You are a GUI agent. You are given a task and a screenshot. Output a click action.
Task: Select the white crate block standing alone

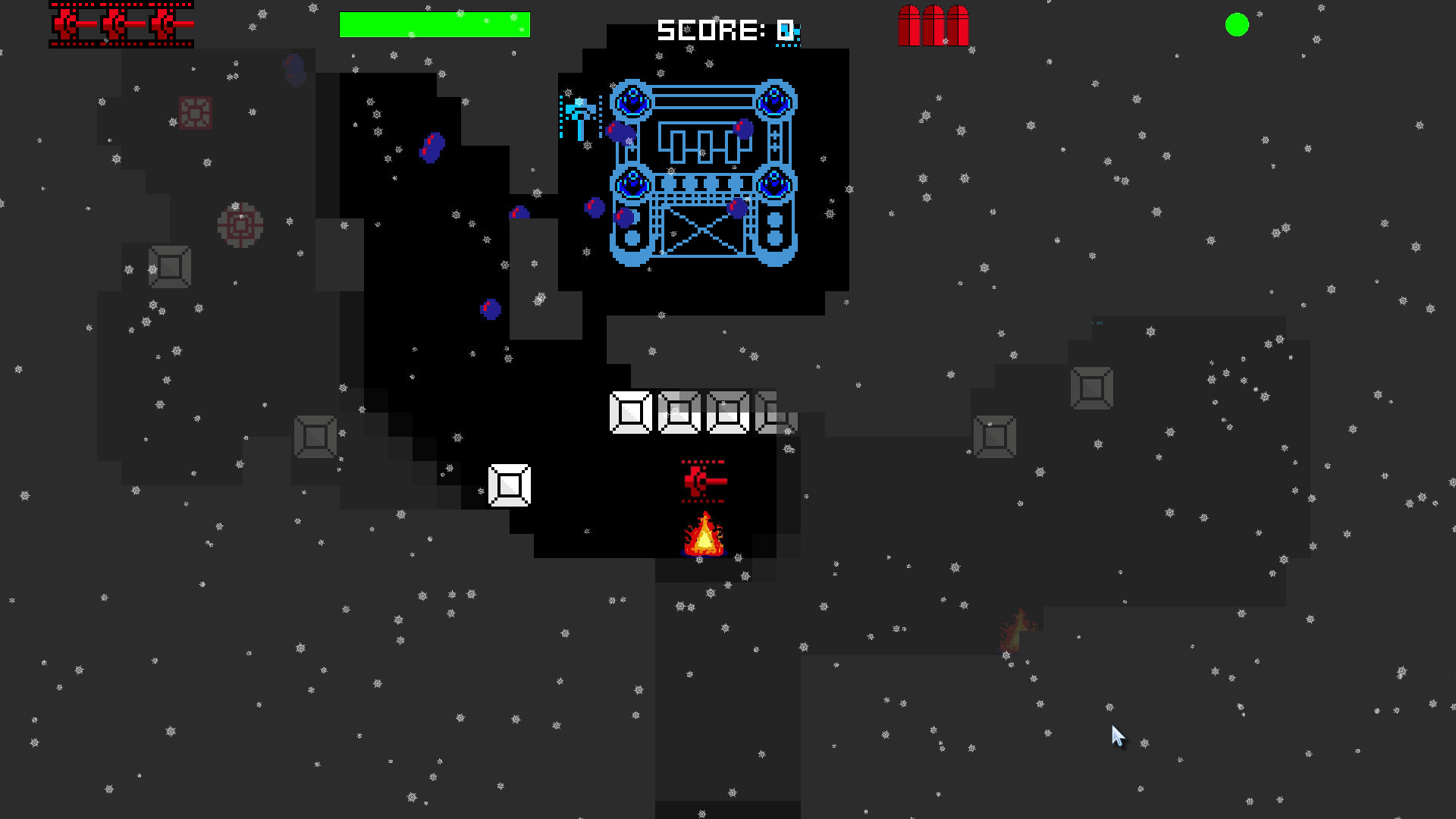(x=510, y=485)
